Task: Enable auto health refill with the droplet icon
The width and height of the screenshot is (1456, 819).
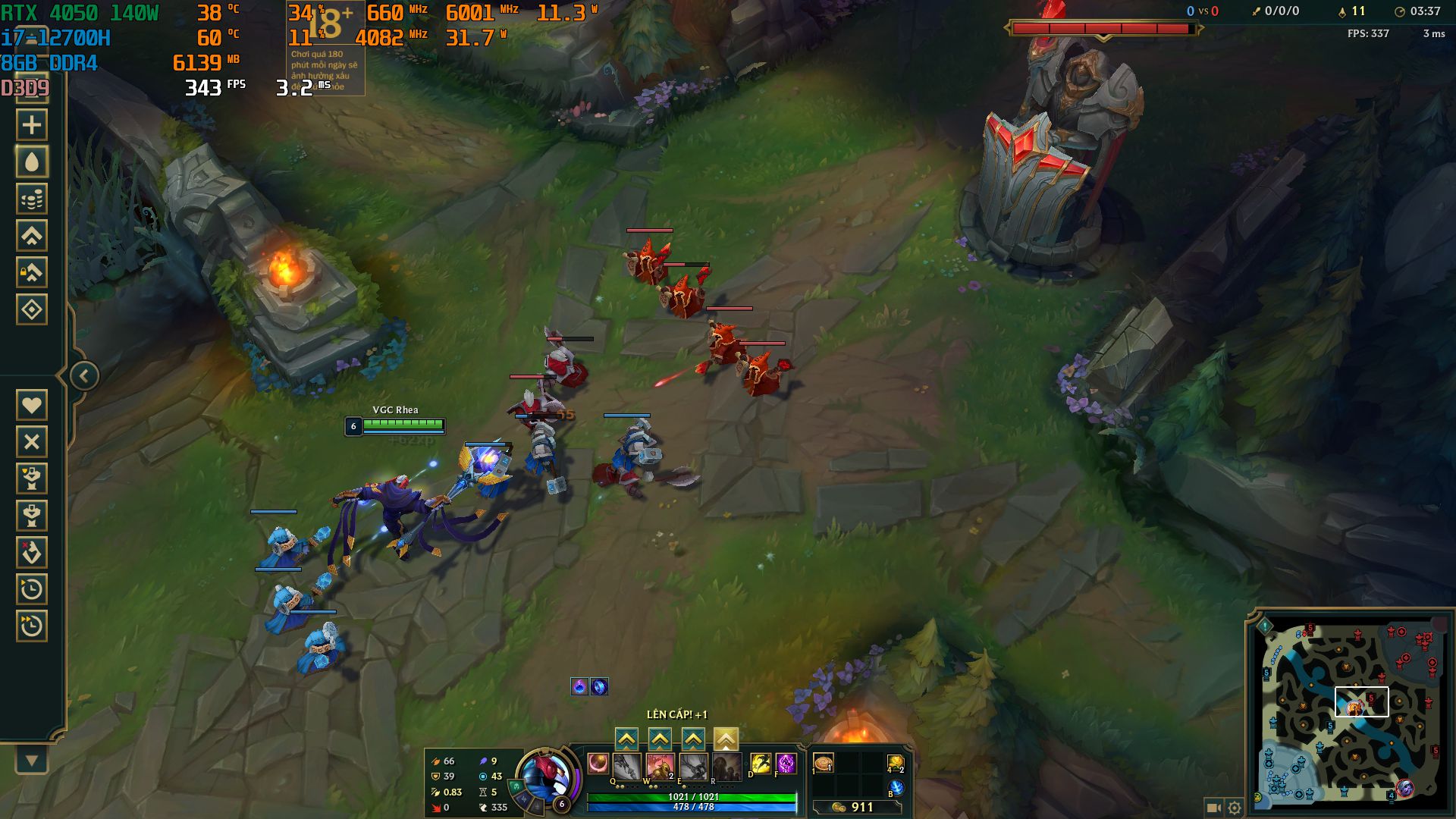Action: point(33,161)
